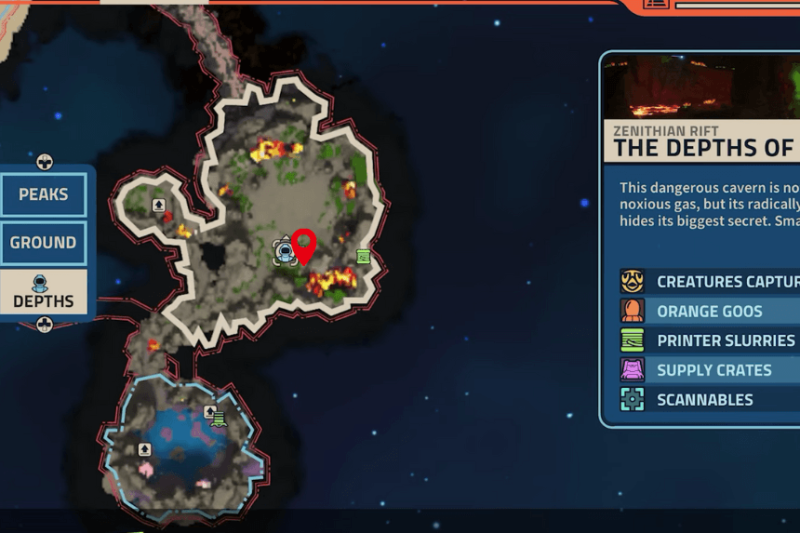Choose the Depths map layer tab
This screenshot has height=533, width=800.
point(43,292)
